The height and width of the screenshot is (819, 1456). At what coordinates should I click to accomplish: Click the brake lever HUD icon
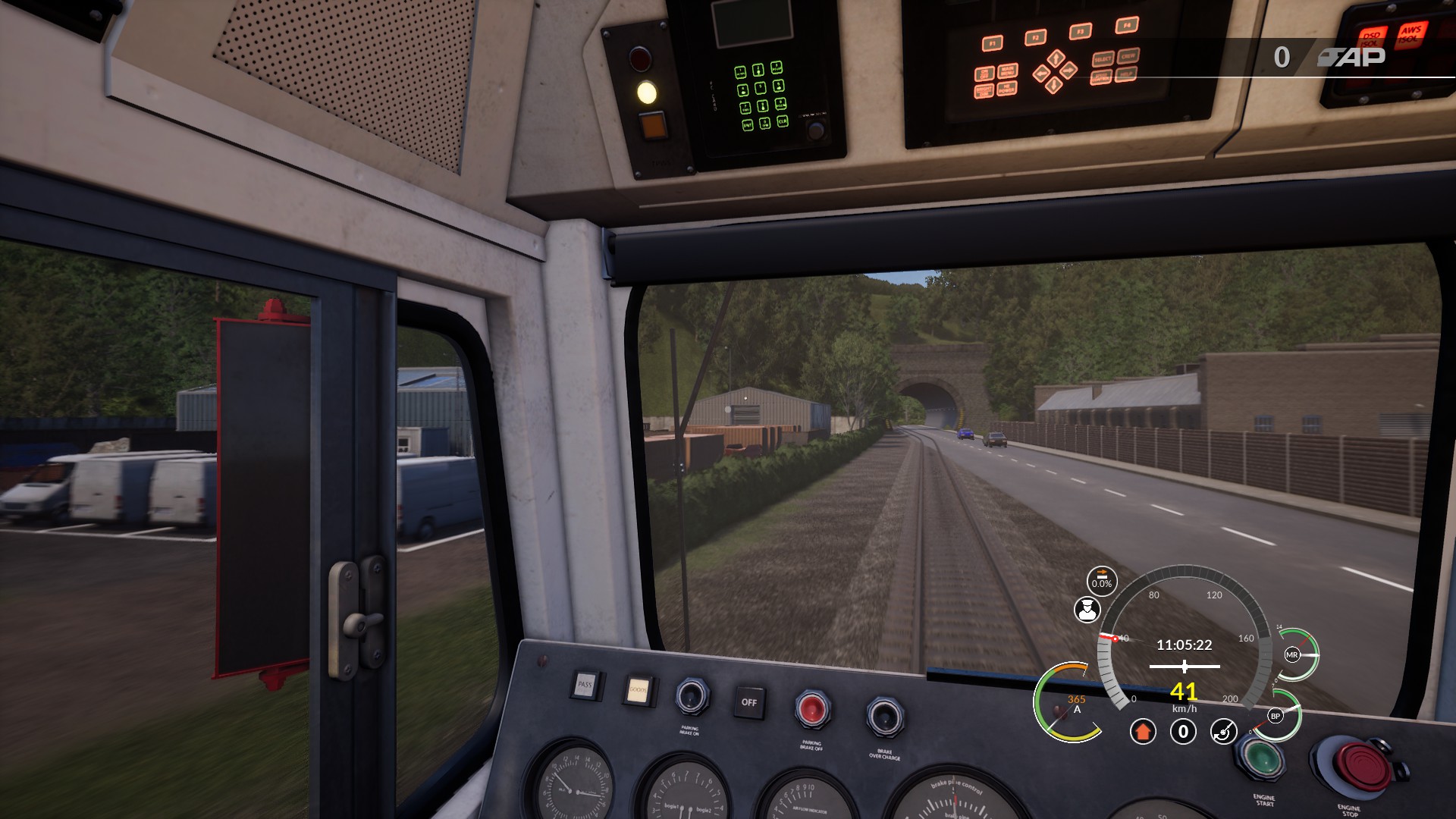coord(1222,732)
